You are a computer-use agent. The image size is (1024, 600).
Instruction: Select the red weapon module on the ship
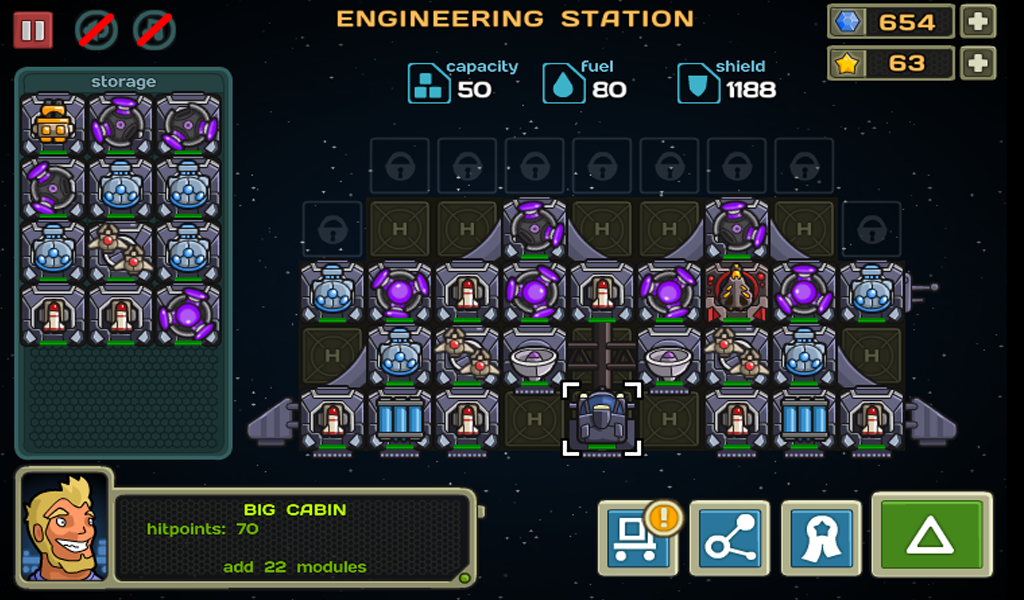coord(737,293)
